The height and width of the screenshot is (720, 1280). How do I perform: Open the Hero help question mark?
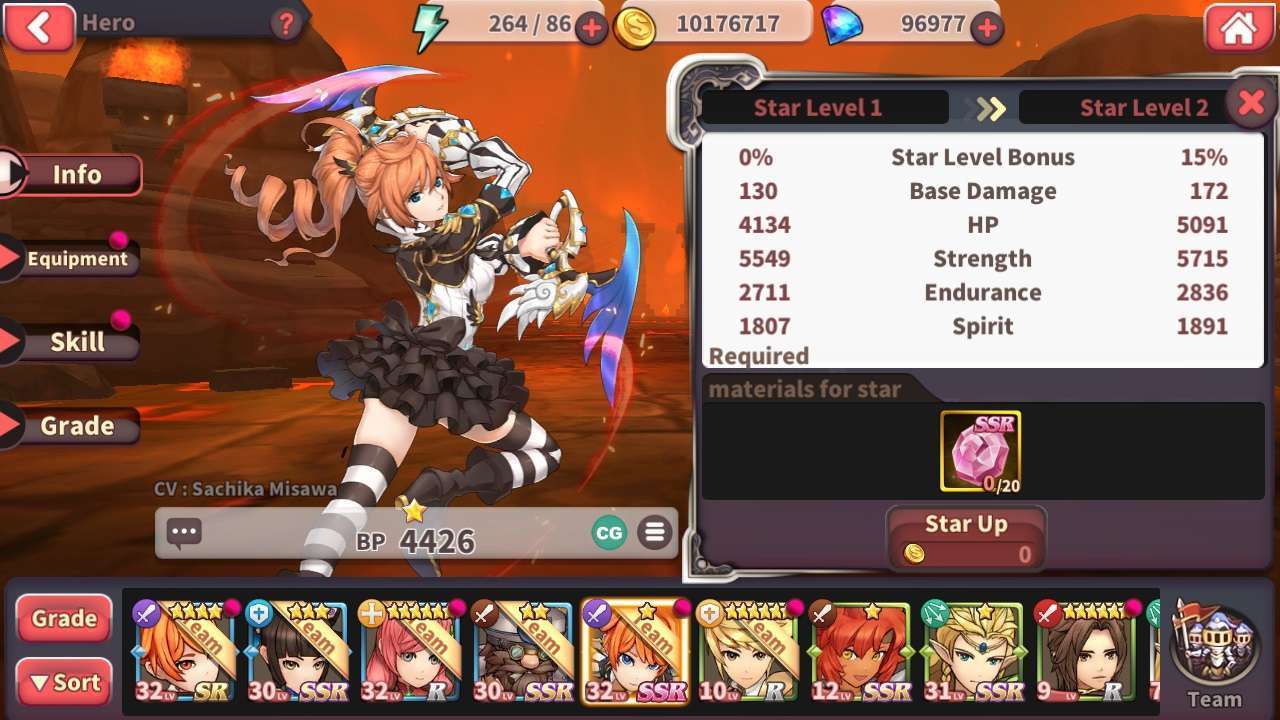286,24
